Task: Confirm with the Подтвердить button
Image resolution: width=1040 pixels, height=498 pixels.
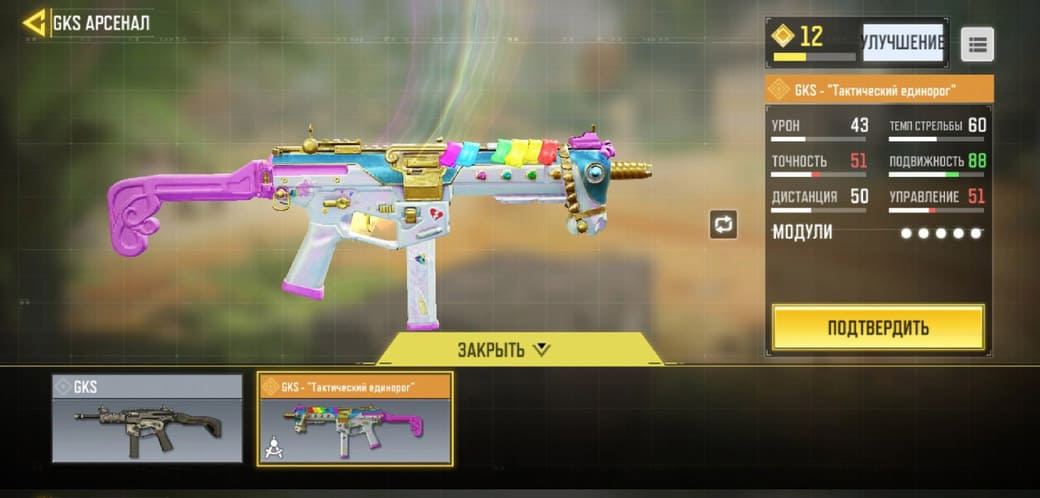Action: [877, 327]
